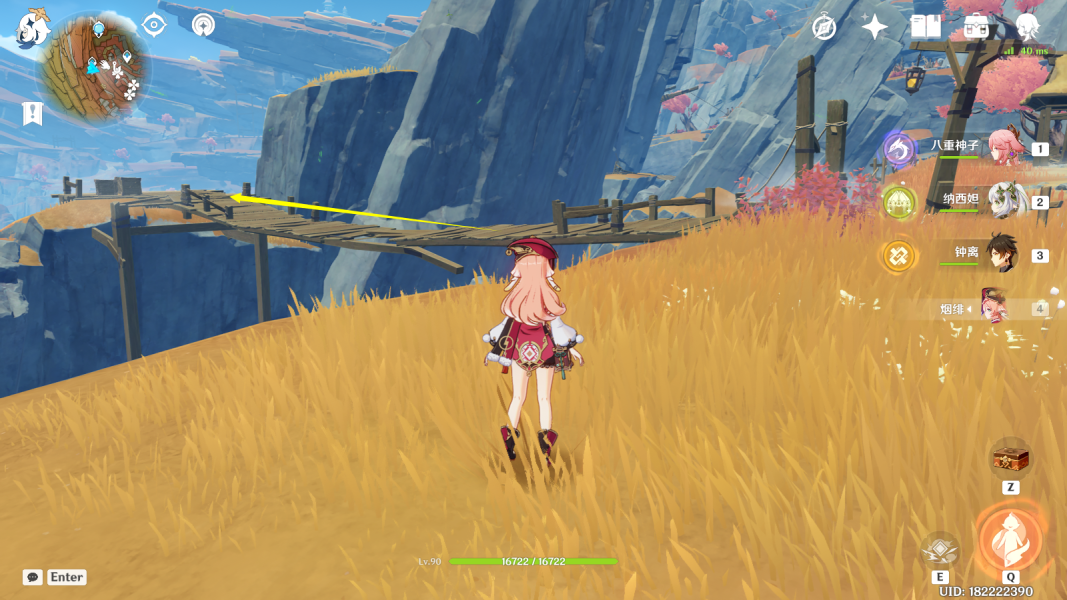Unleash the glowing elemental burst

coord(1010,540)
